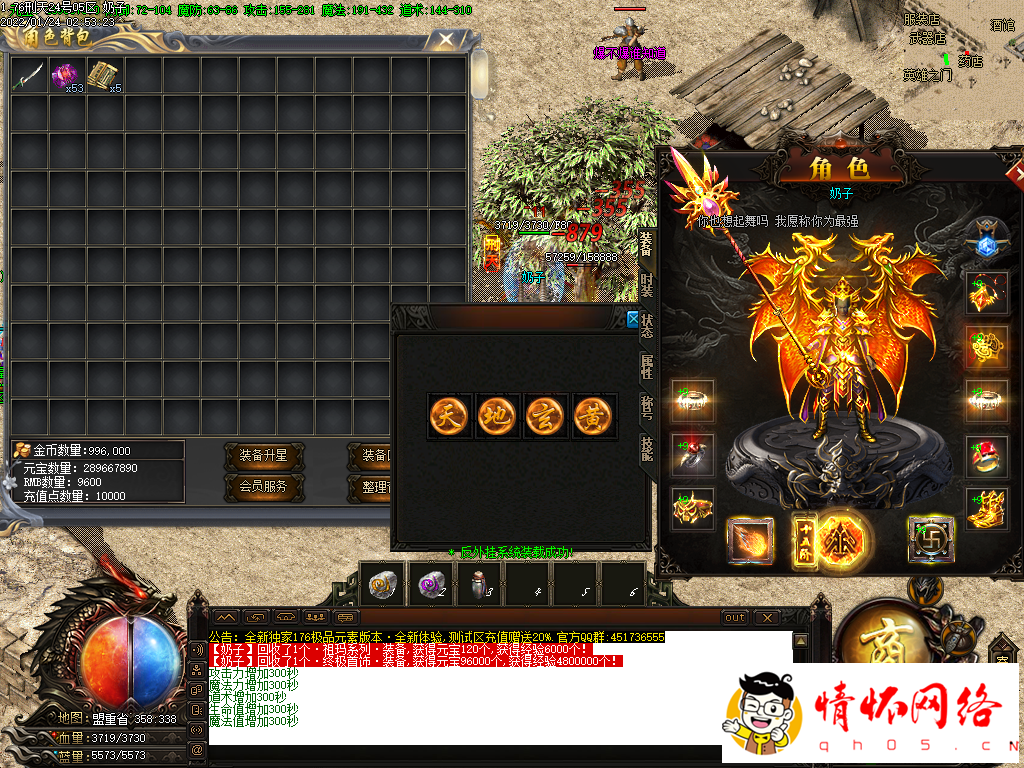Click the chat panel out button
The image size is (1024, 768).
735,617
